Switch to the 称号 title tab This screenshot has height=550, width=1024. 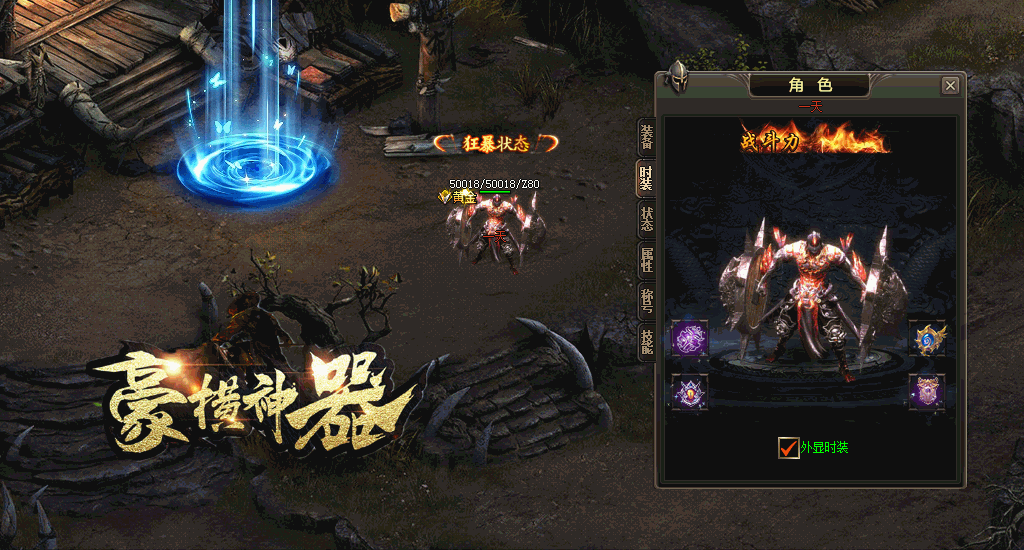pos(646,301)
